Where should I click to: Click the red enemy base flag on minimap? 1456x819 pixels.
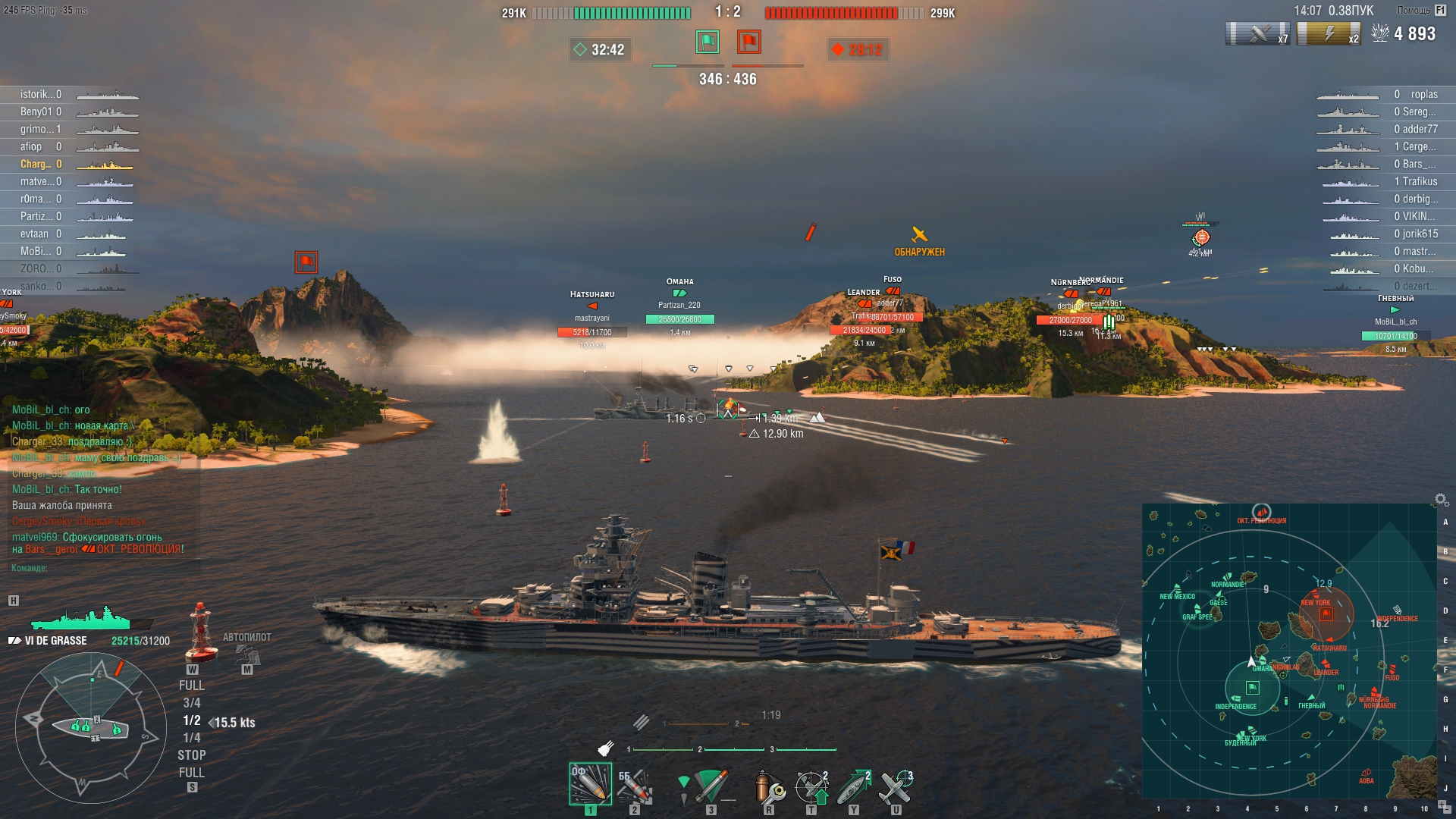pos(1326,613)
